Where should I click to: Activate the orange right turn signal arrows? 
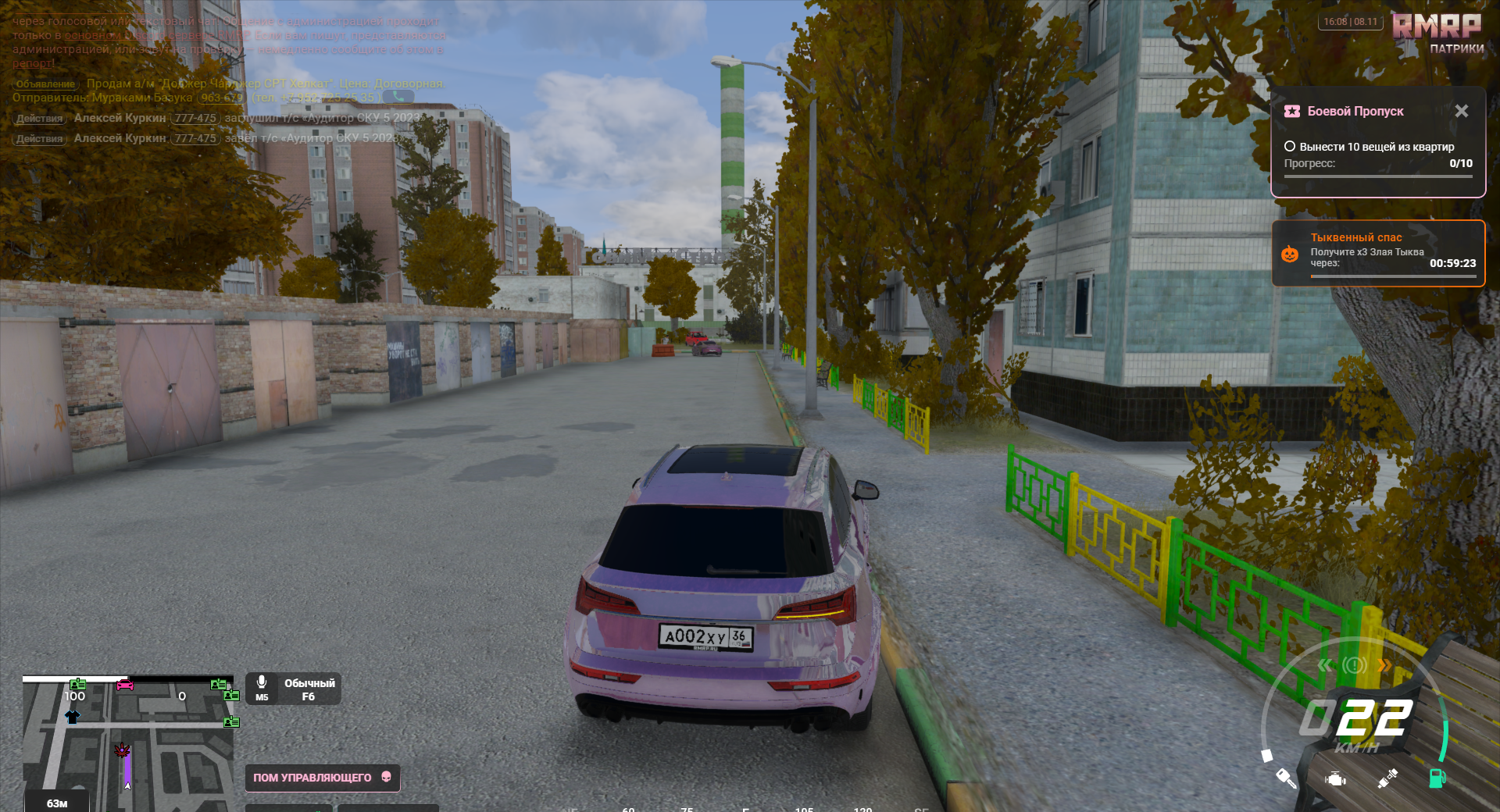coord(1384,665)
